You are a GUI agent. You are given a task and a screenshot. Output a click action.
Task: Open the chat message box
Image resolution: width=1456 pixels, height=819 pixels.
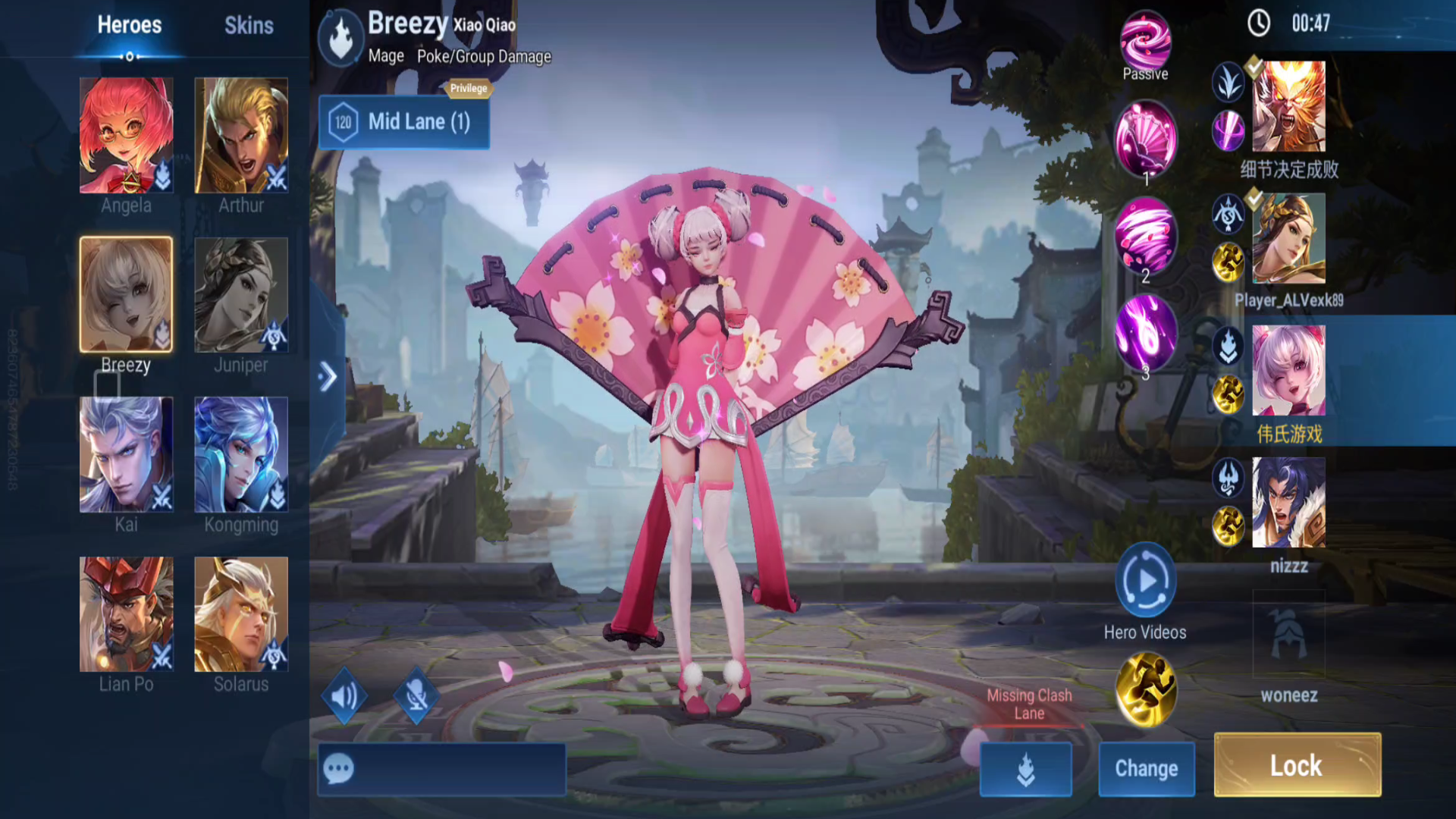click(x=441, y=769)
